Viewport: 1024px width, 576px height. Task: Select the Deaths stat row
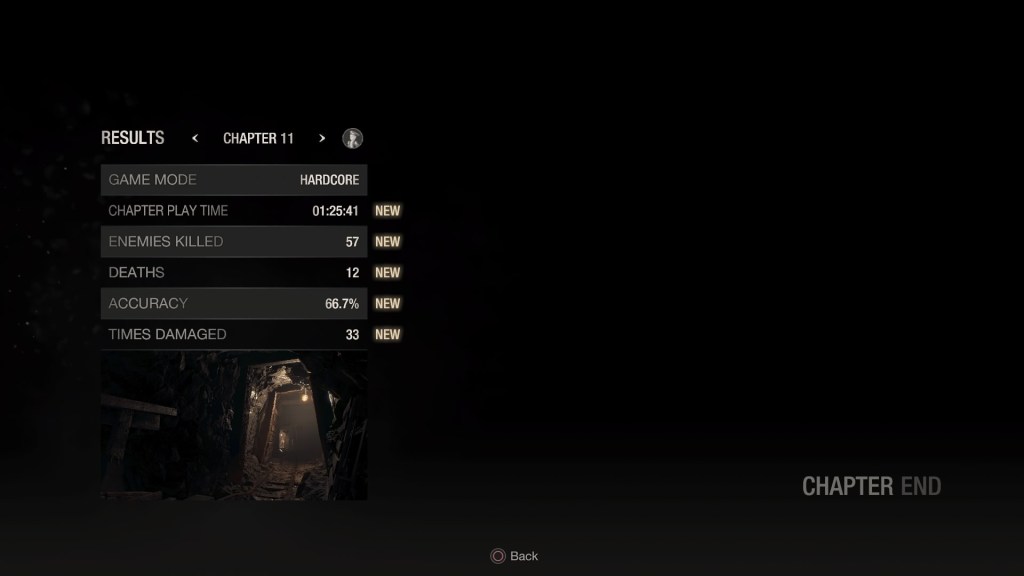pyautogui.click(x=233, y=273)
